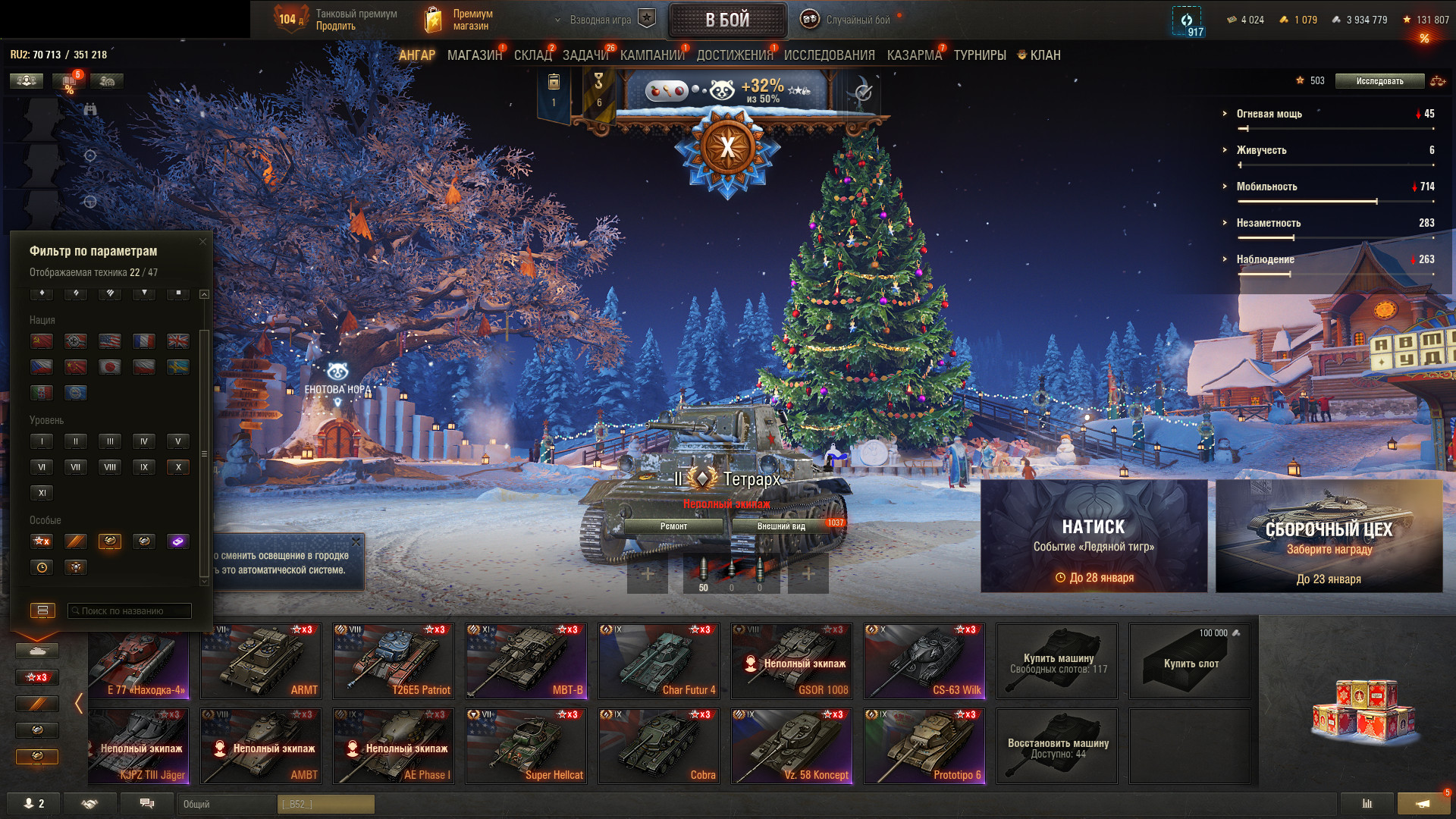Click the Ремонт button
Viewport: 1456px width, 819px height.
pos(673,526)
